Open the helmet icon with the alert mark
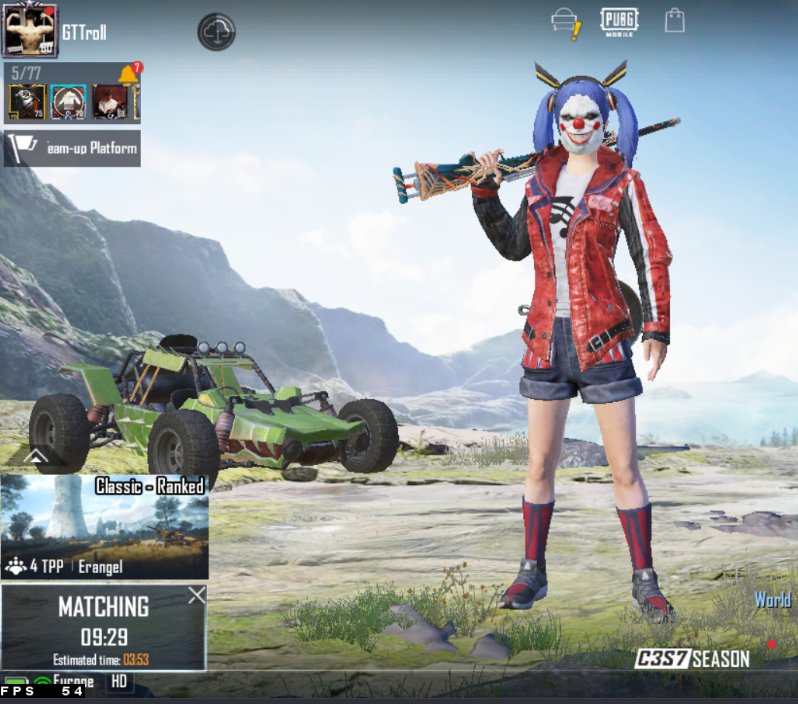Viewport: 798px width, 704px height. (x=566, y=23)
